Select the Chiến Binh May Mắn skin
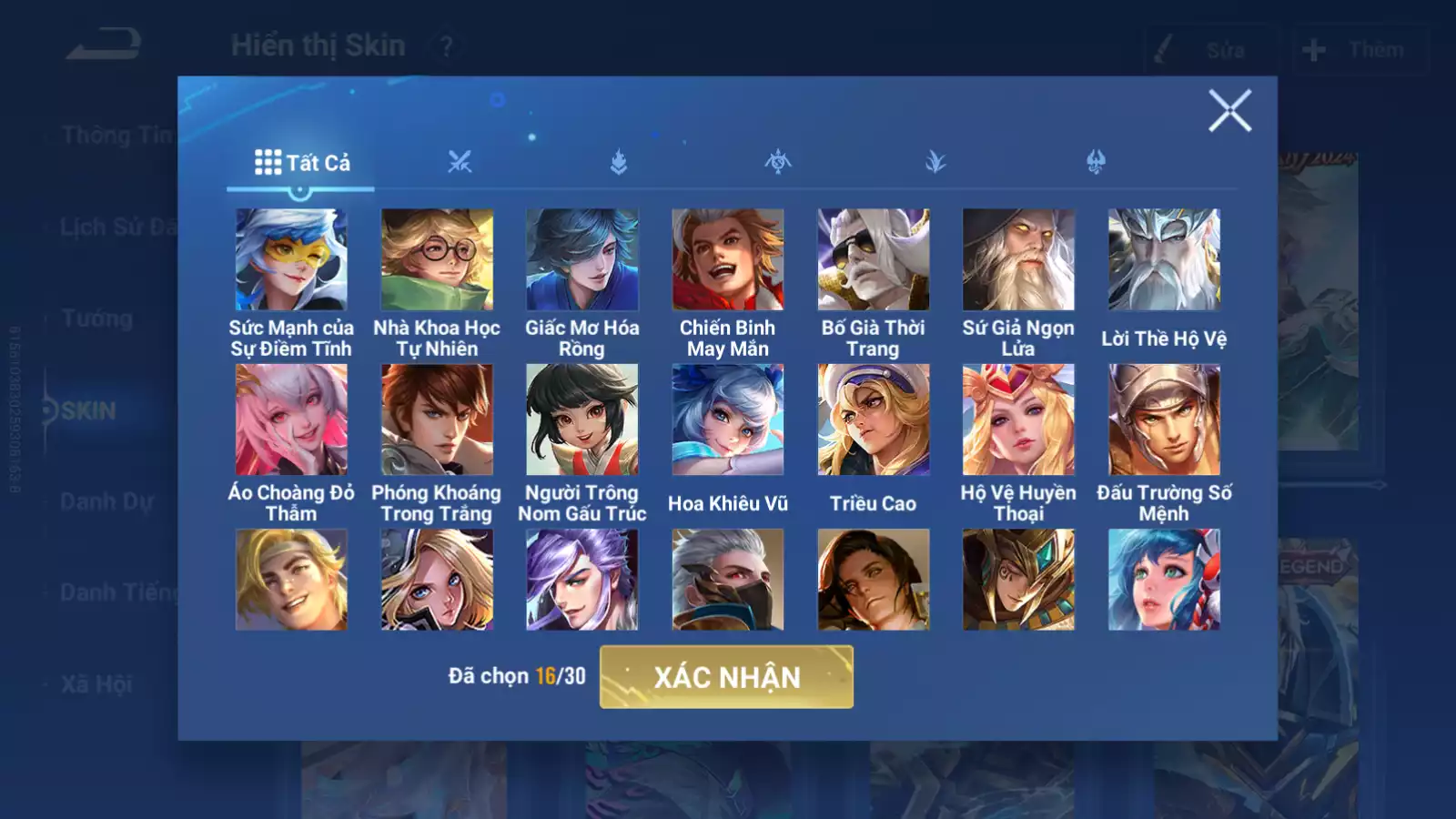 (728, 260)
